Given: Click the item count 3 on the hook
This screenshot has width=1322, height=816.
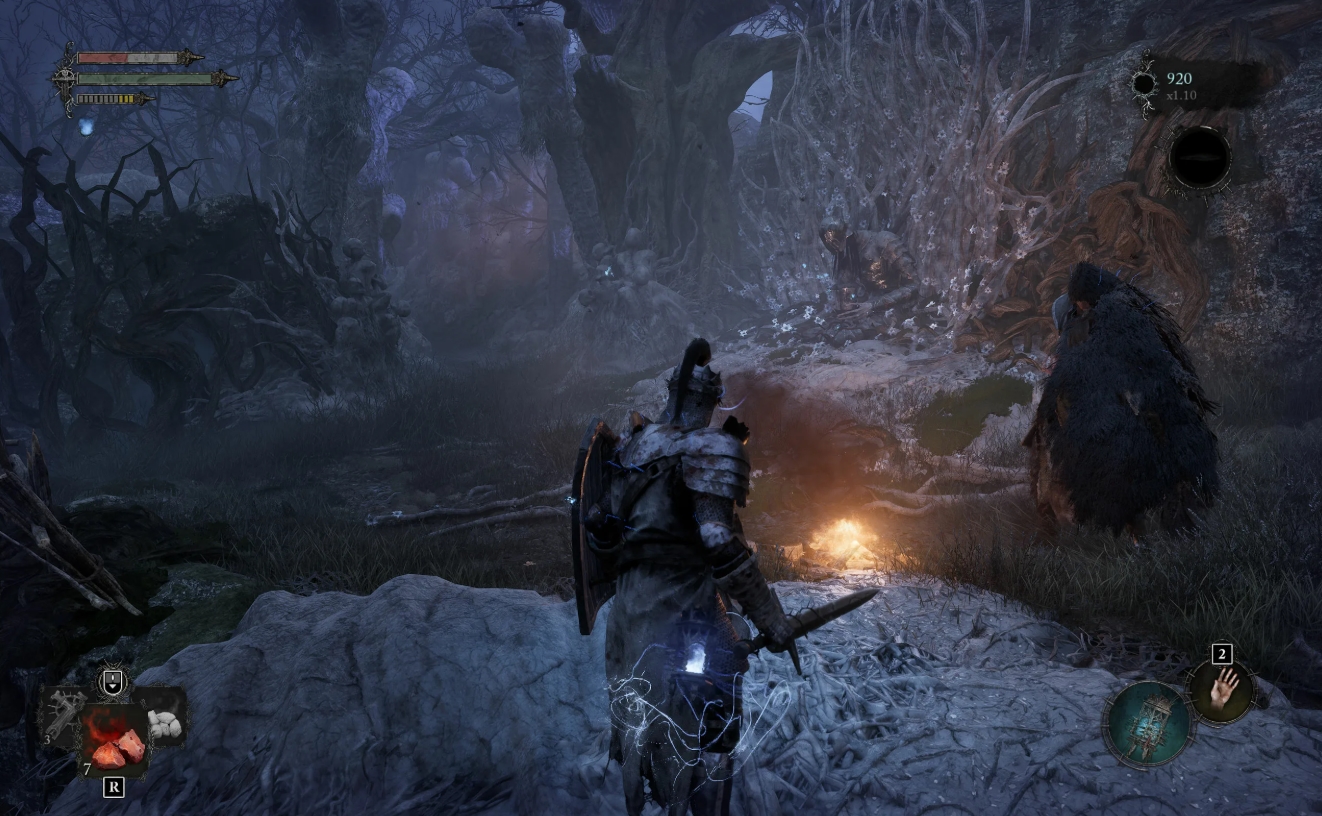Looking at the screenshot, I should [47, 739].
